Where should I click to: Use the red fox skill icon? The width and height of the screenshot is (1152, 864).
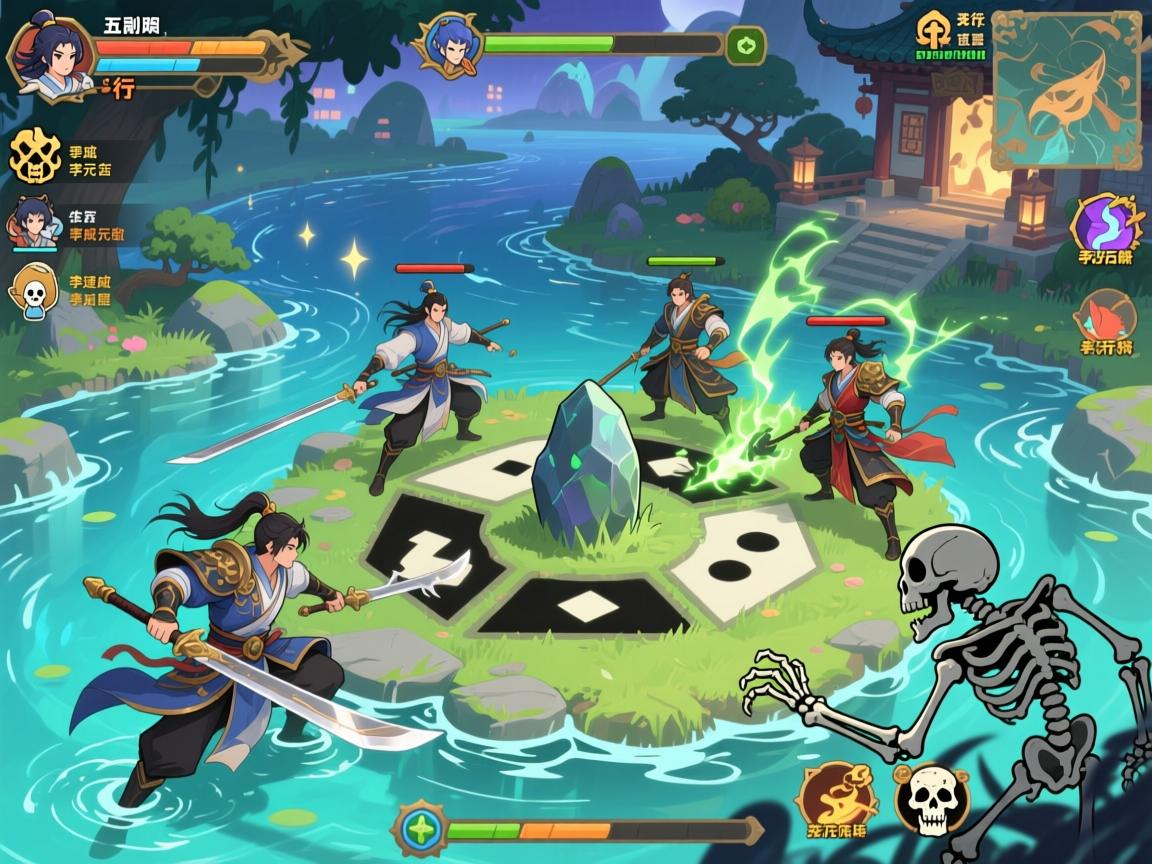pyautogui.click(x=1106, y=319)
